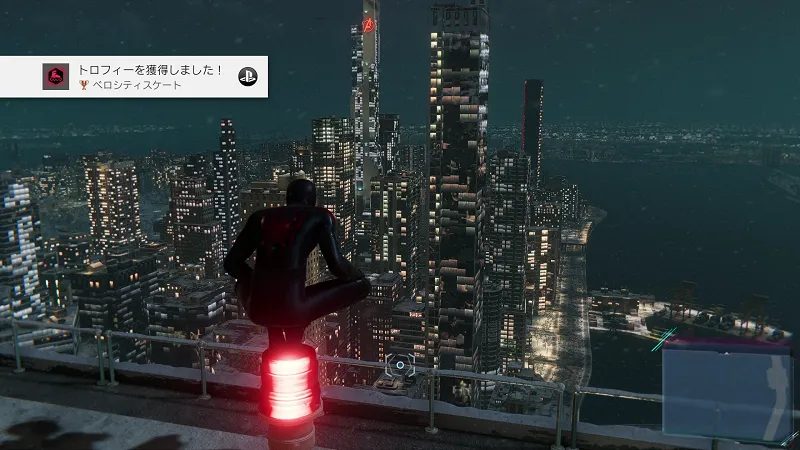
Task: Open the minimap
Action: pos(727,392)
